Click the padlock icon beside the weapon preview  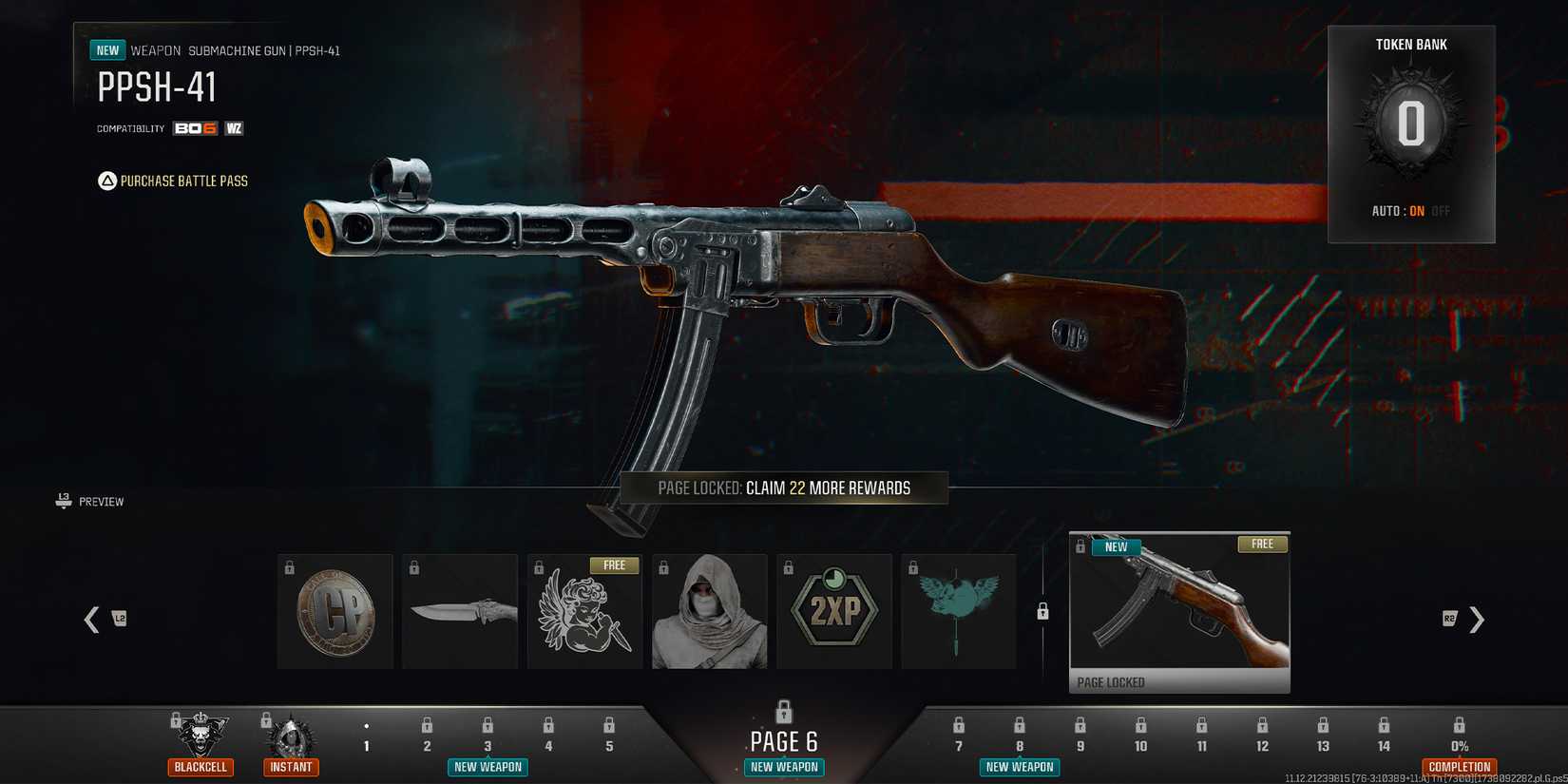(x=1042, y=613)
